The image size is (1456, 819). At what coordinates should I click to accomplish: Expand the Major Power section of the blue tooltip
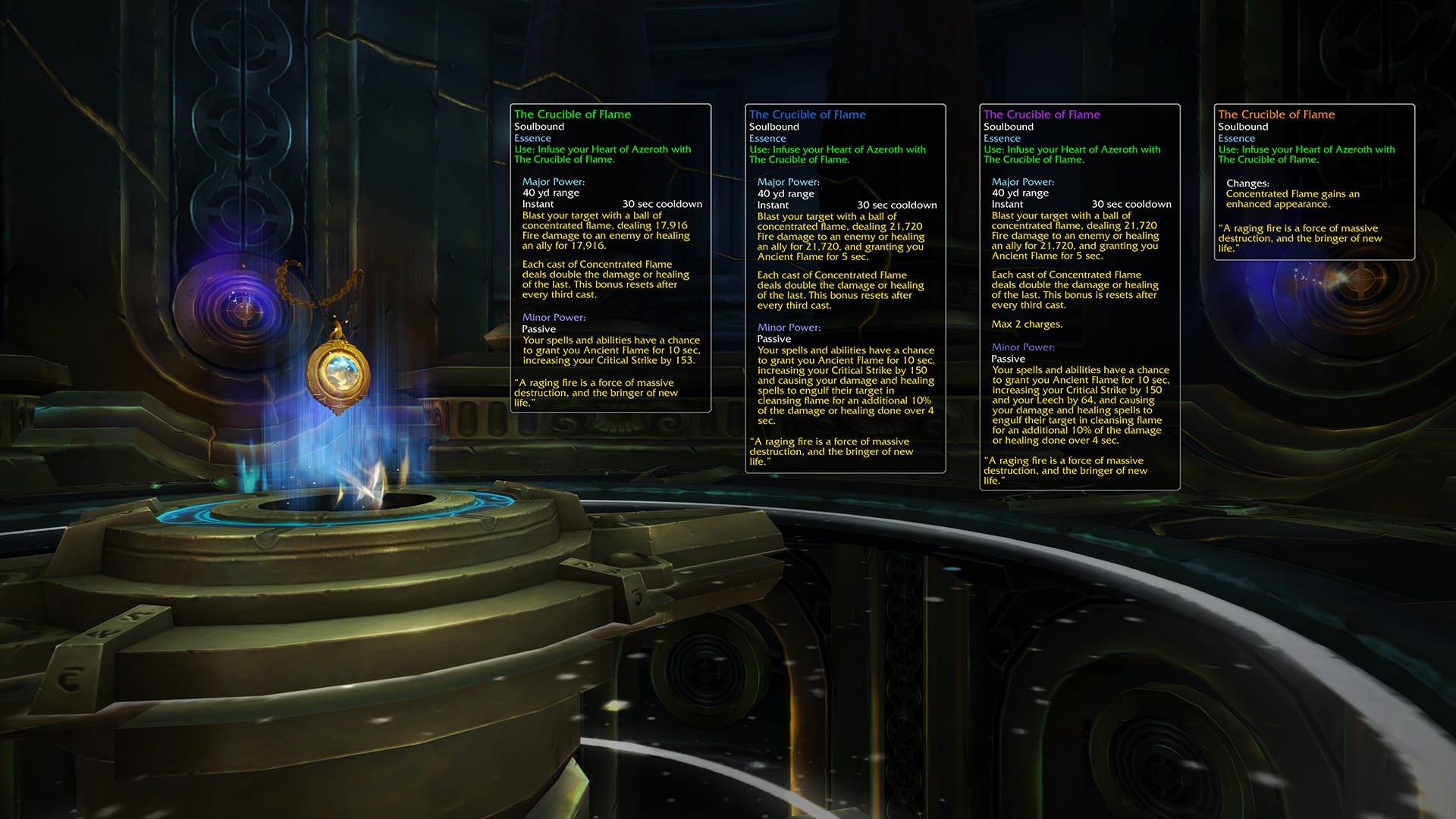tap(789, 181)
